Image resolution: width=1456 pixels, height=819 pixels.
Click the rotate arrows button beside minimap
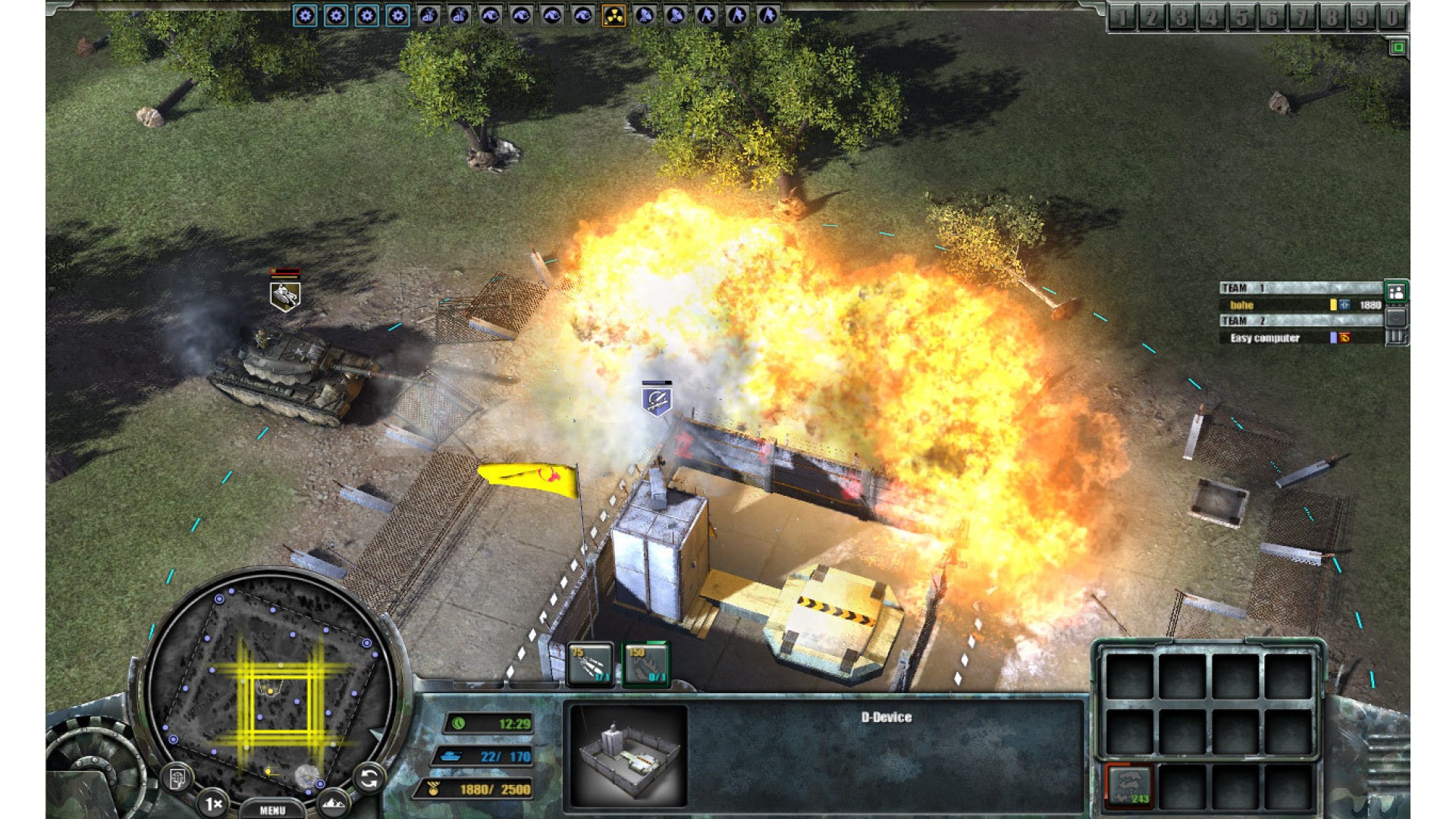pyautogui.click(x=369, y=778)
